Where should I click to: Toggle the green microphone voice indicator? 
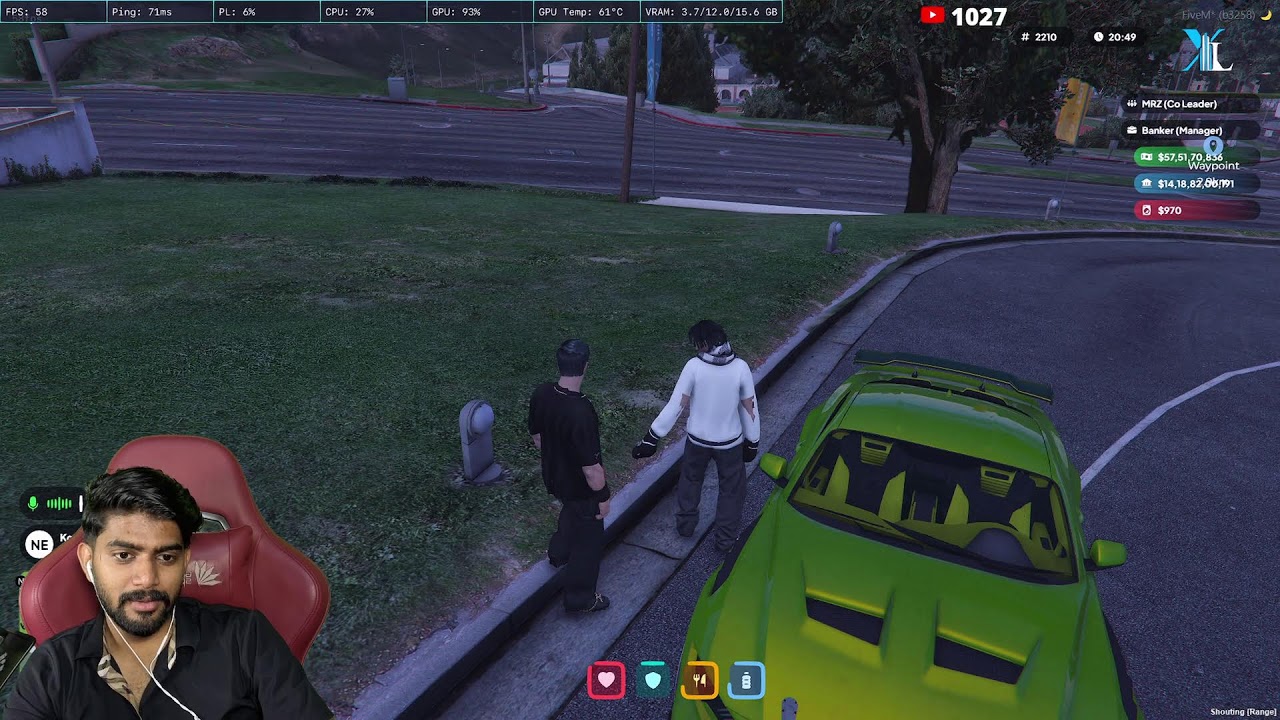(x=33, y=504)
